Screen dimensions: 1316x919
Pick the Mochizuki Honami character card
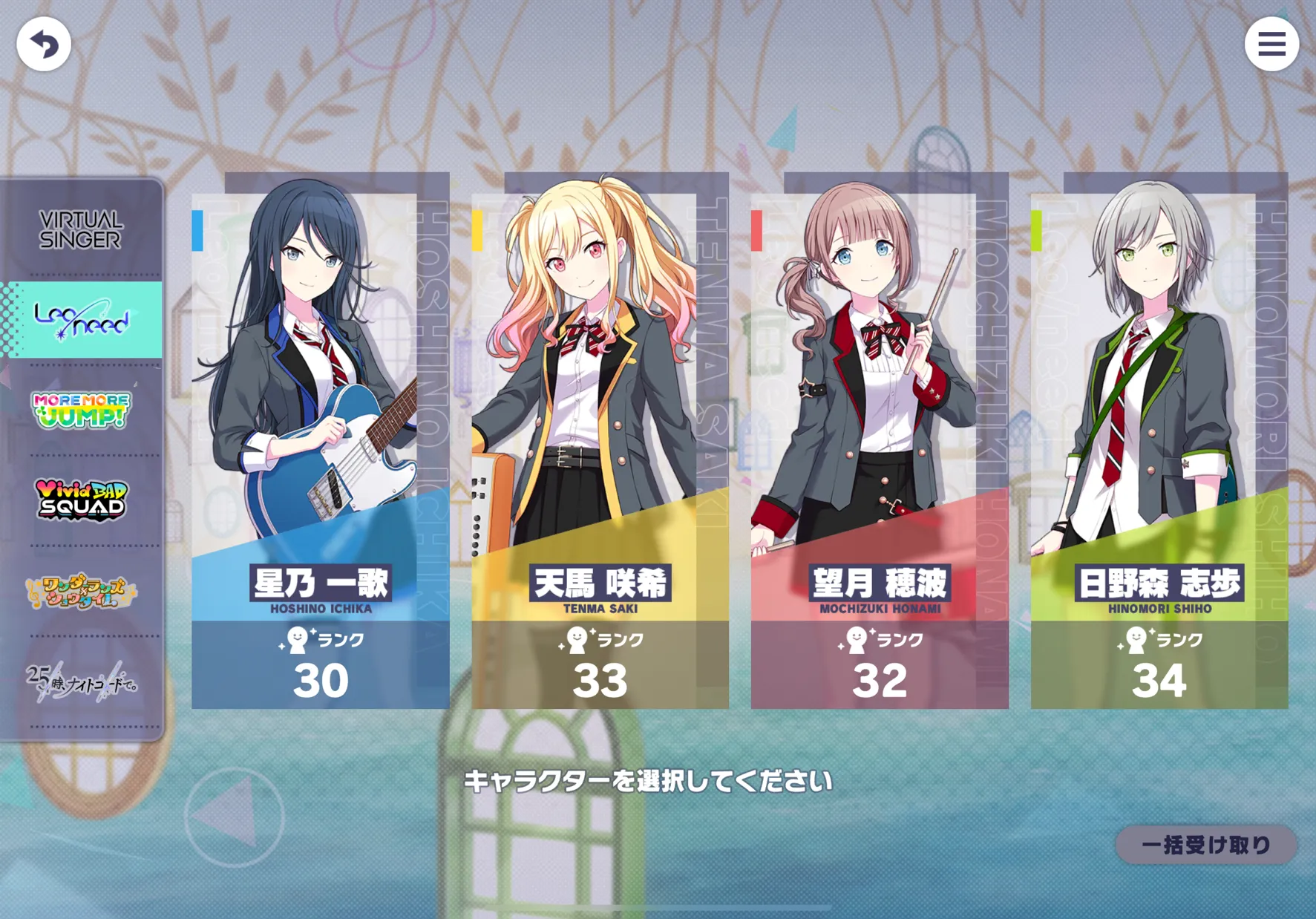[x=880, y=445]
